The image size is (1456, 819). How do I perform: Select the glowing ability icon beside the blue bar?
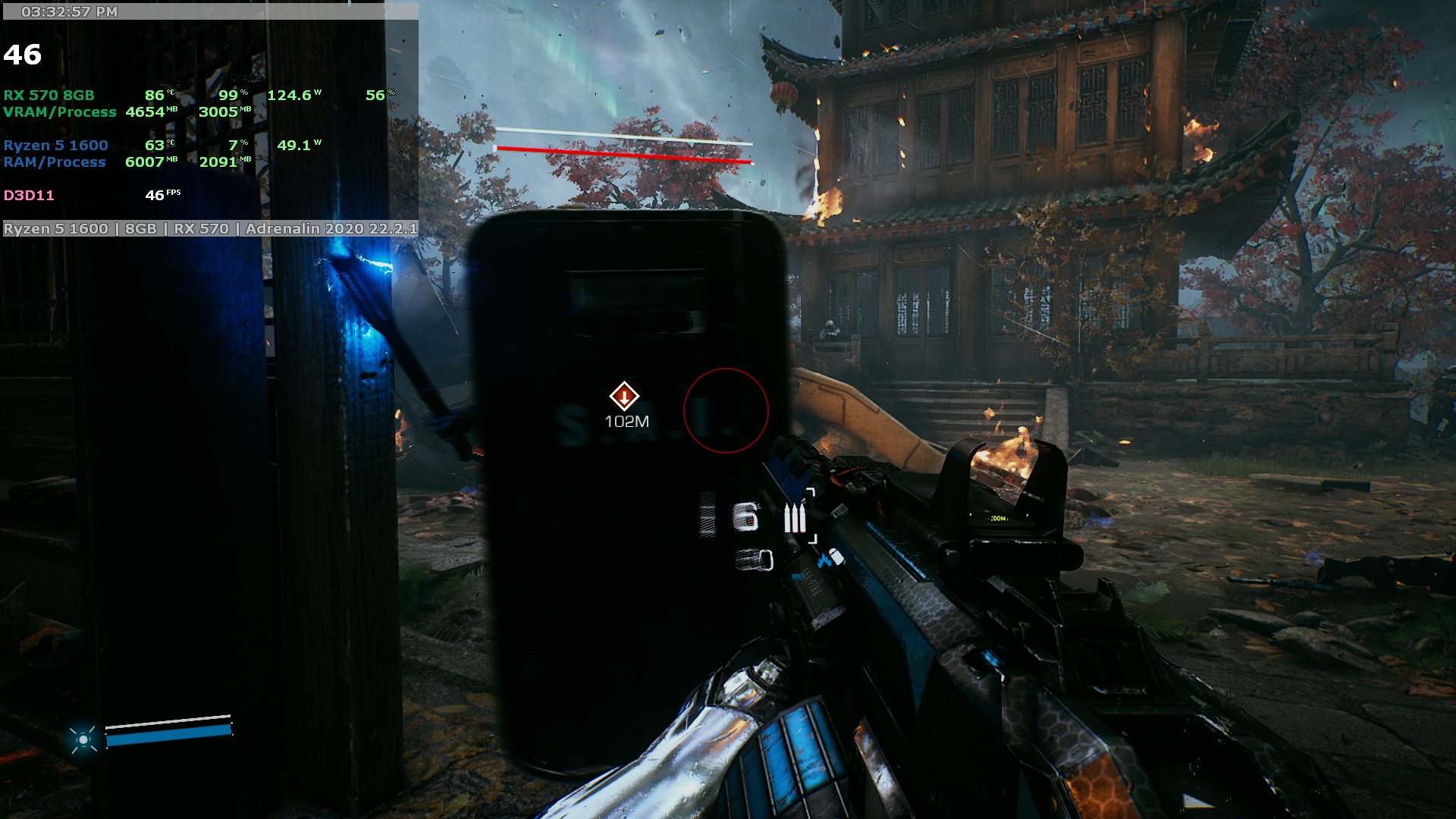tap(83, 739)
